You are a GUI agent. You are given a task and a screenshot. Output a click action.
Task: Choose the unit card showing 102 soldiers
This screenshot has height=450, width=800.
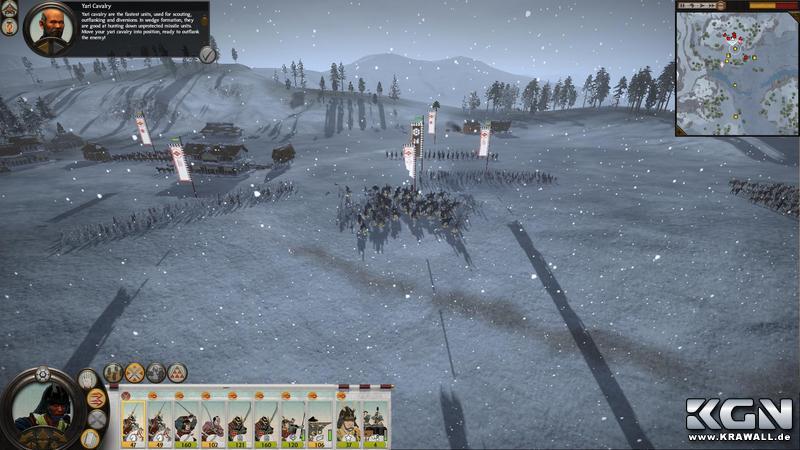tap(213, 422)
